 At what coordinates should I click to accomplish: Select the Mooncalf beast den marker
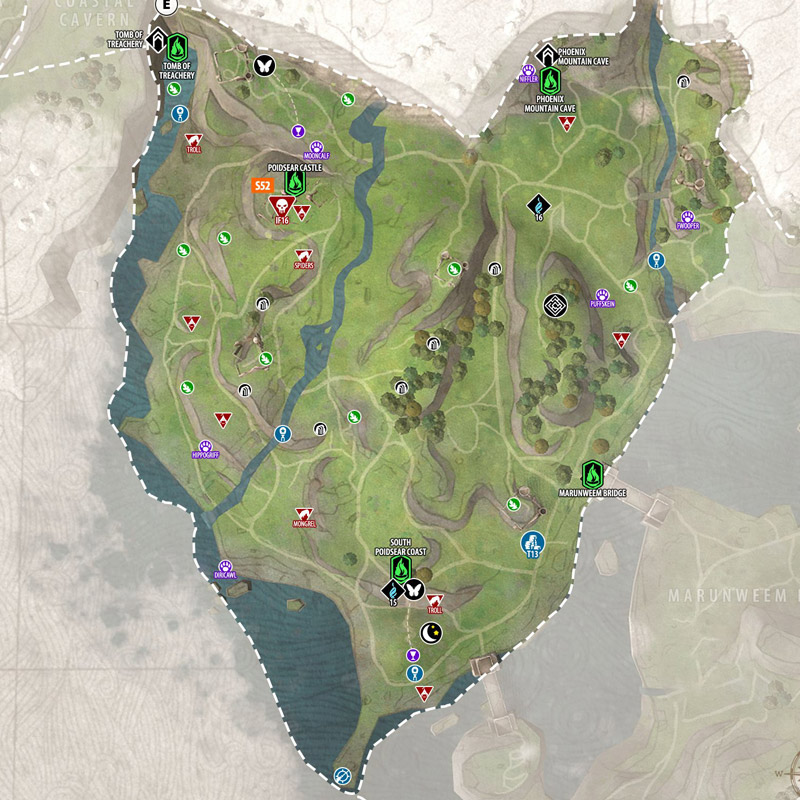click(x=318, y=146)
